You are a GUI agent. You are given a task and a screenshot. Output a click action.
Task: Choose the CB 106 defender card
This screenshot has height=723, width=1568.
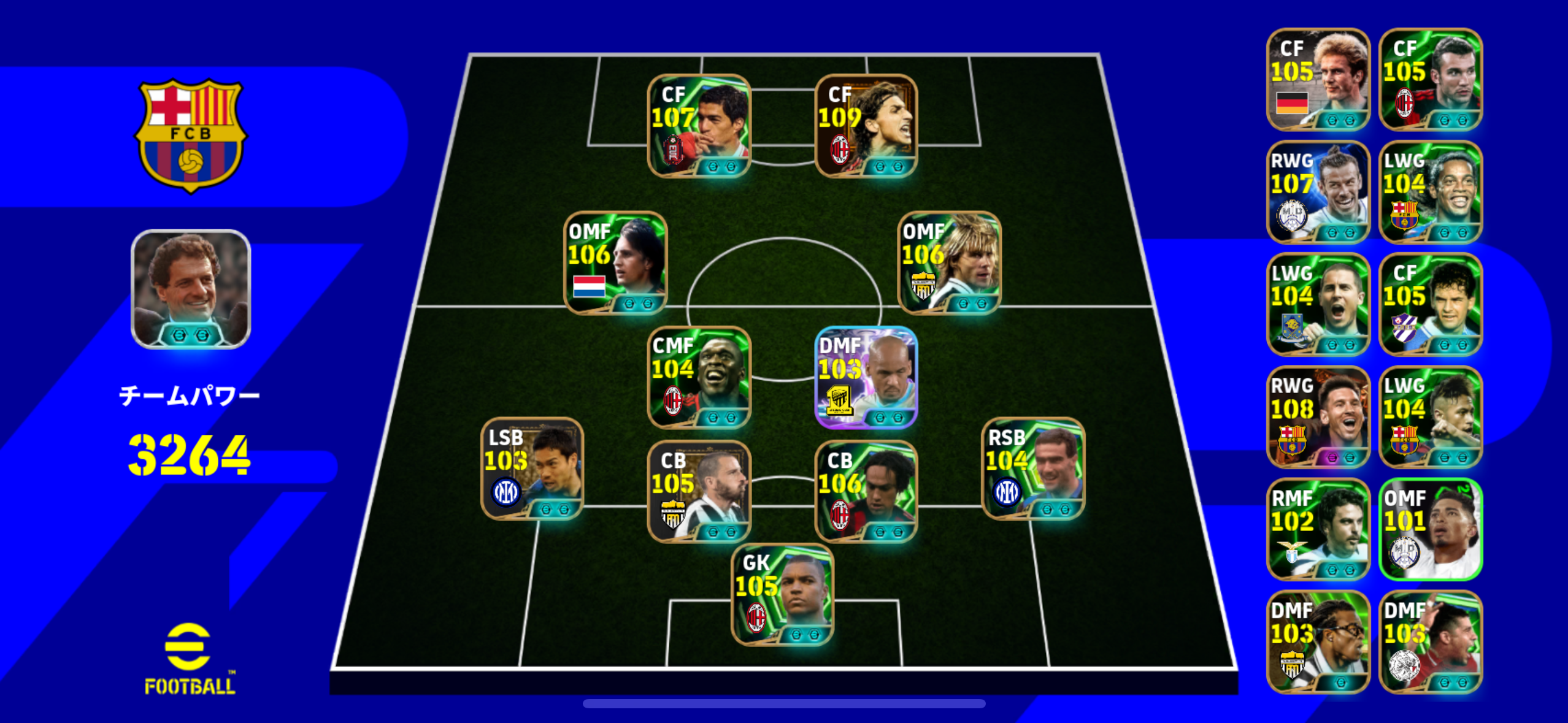pyautogui.click(x=866, y=492)
